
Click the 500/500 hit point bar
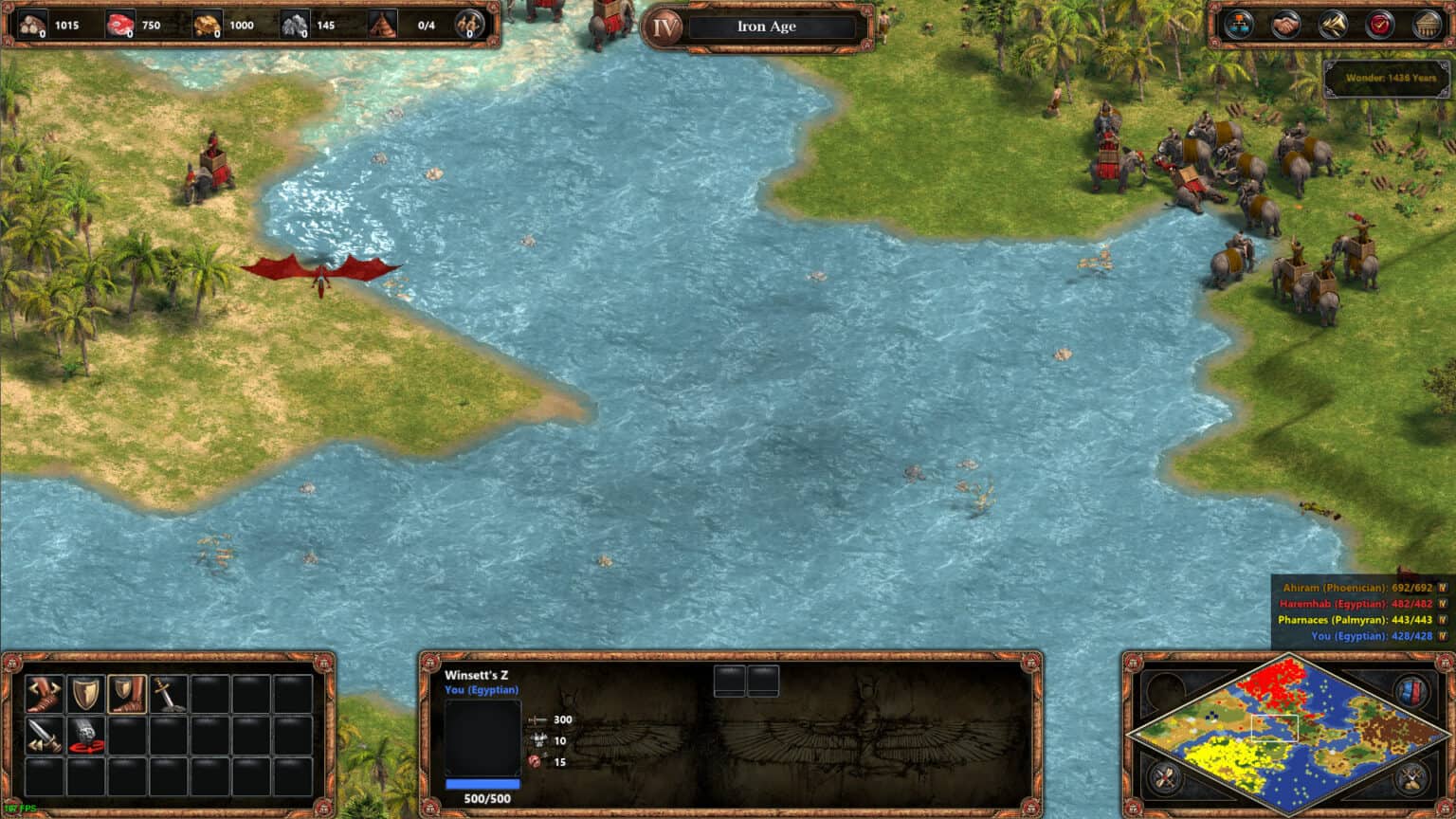click(482, 786)
